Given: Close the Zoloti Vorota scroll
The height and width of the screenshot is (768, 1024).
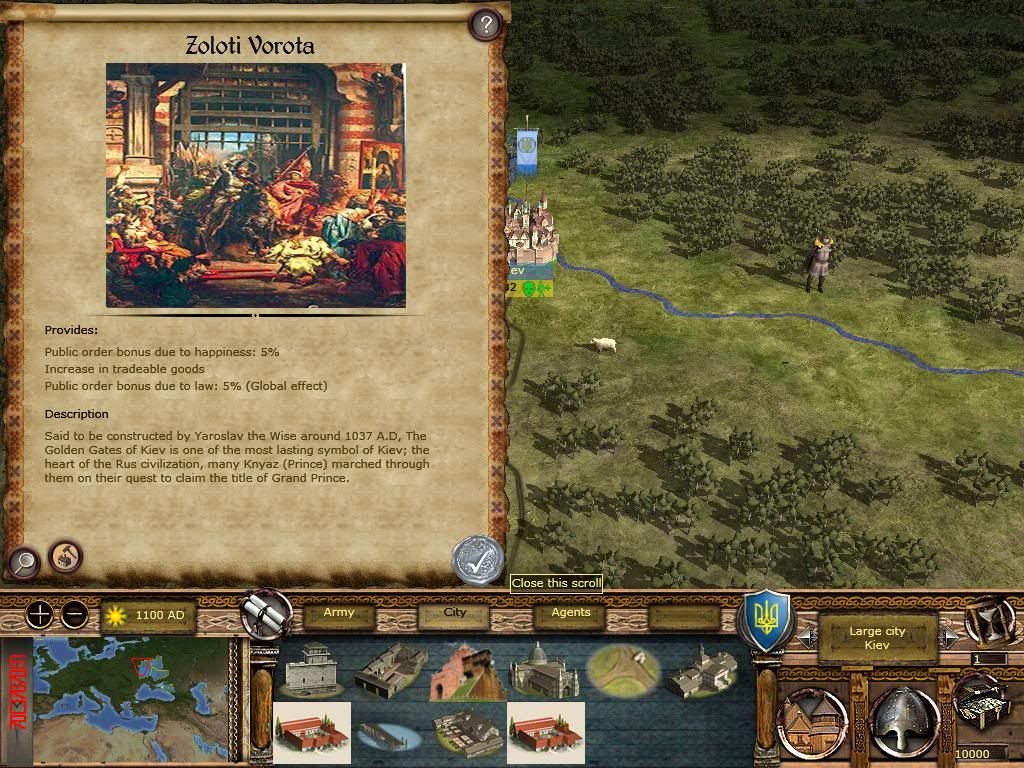Looking at the screenshot, I should pos(477,558).
